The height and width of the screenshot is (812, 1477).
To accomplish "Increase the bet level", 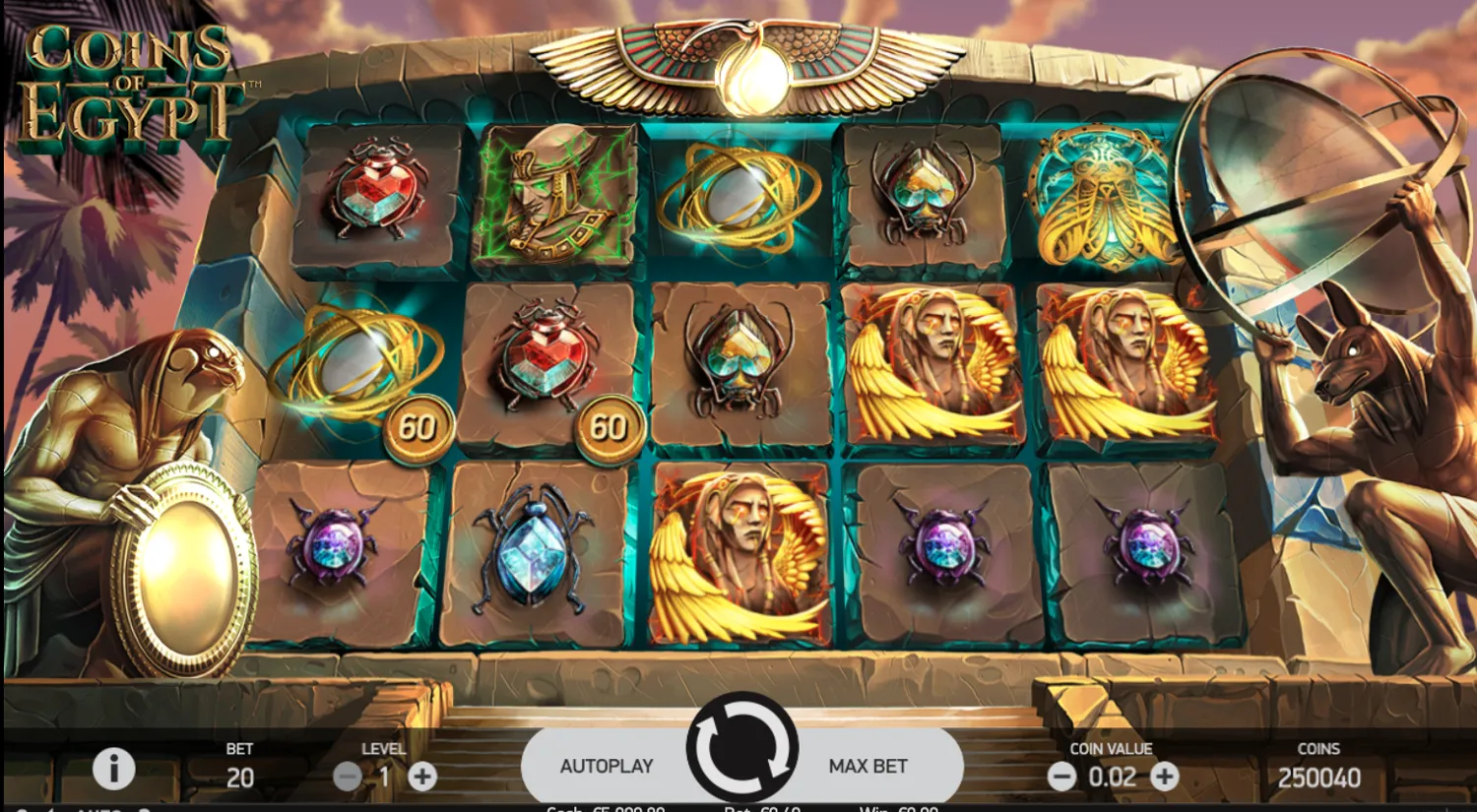I will click(x=423, y=776).
